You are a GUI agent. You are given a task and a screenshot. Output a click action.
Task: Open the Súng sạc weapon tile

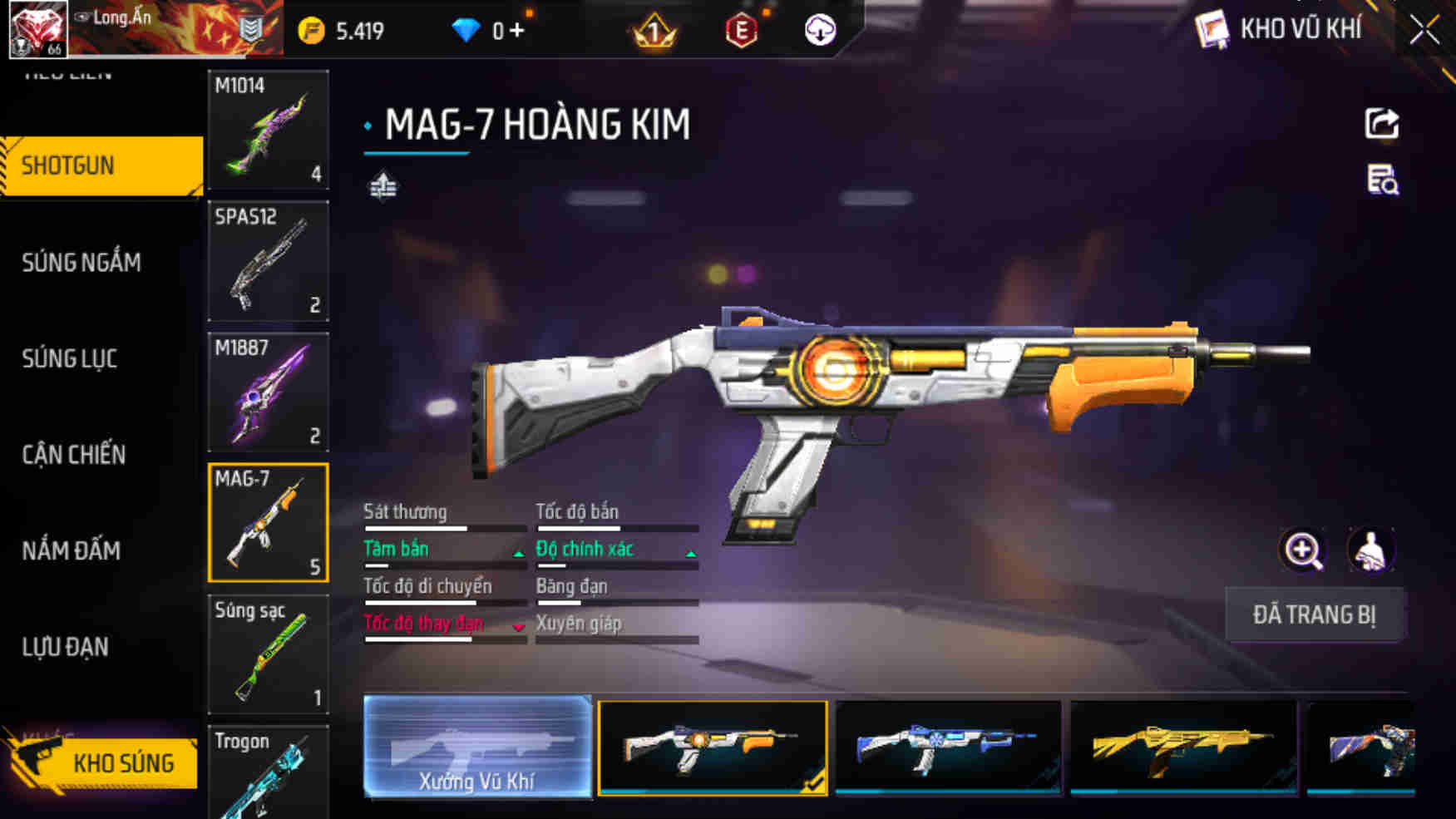268,654
